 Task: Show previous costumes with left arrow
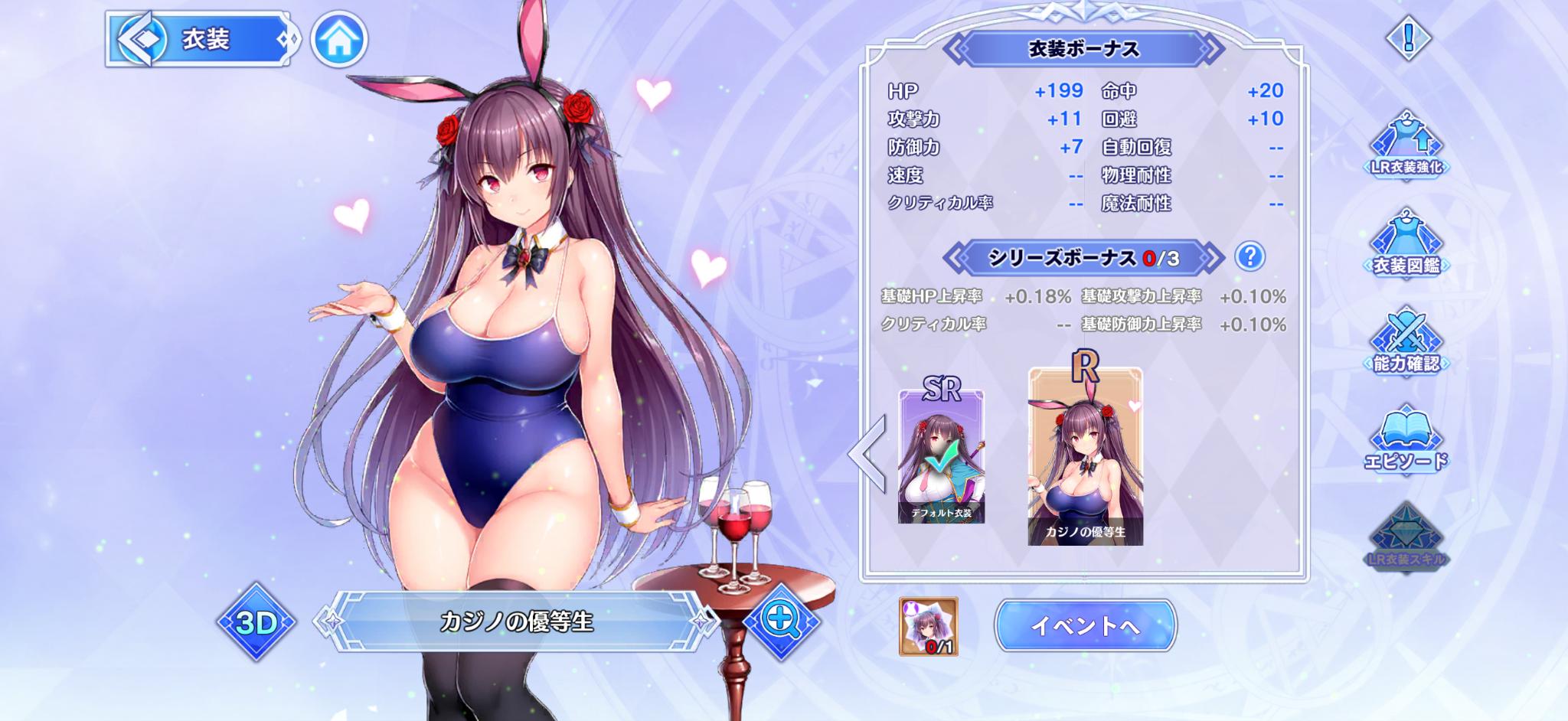click(x=869, y=454)
